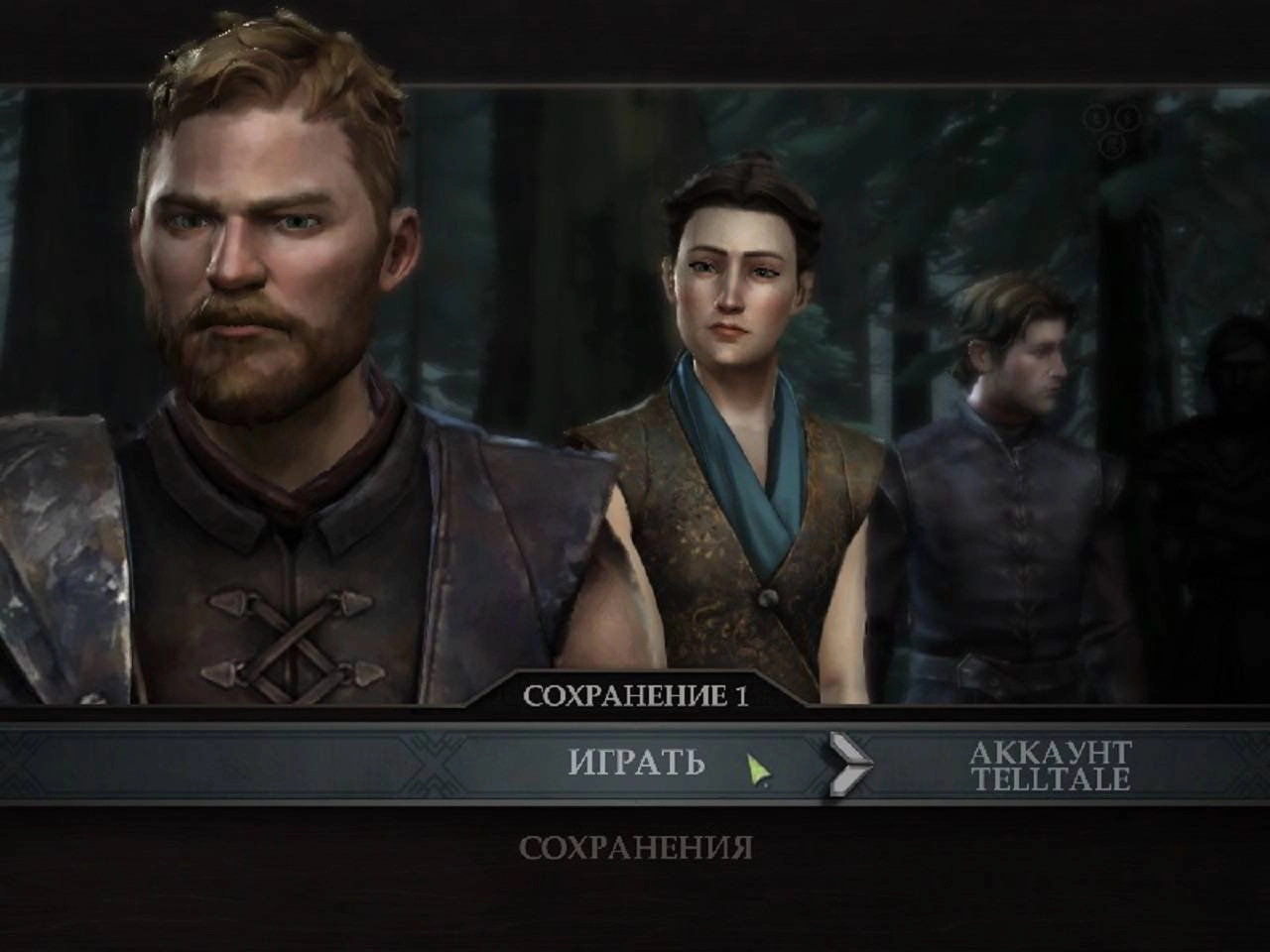The width and height of the screenshot is (1270, 952).
Task: Open the Аккаунт Telltale menu entry
Action: 1050,765
